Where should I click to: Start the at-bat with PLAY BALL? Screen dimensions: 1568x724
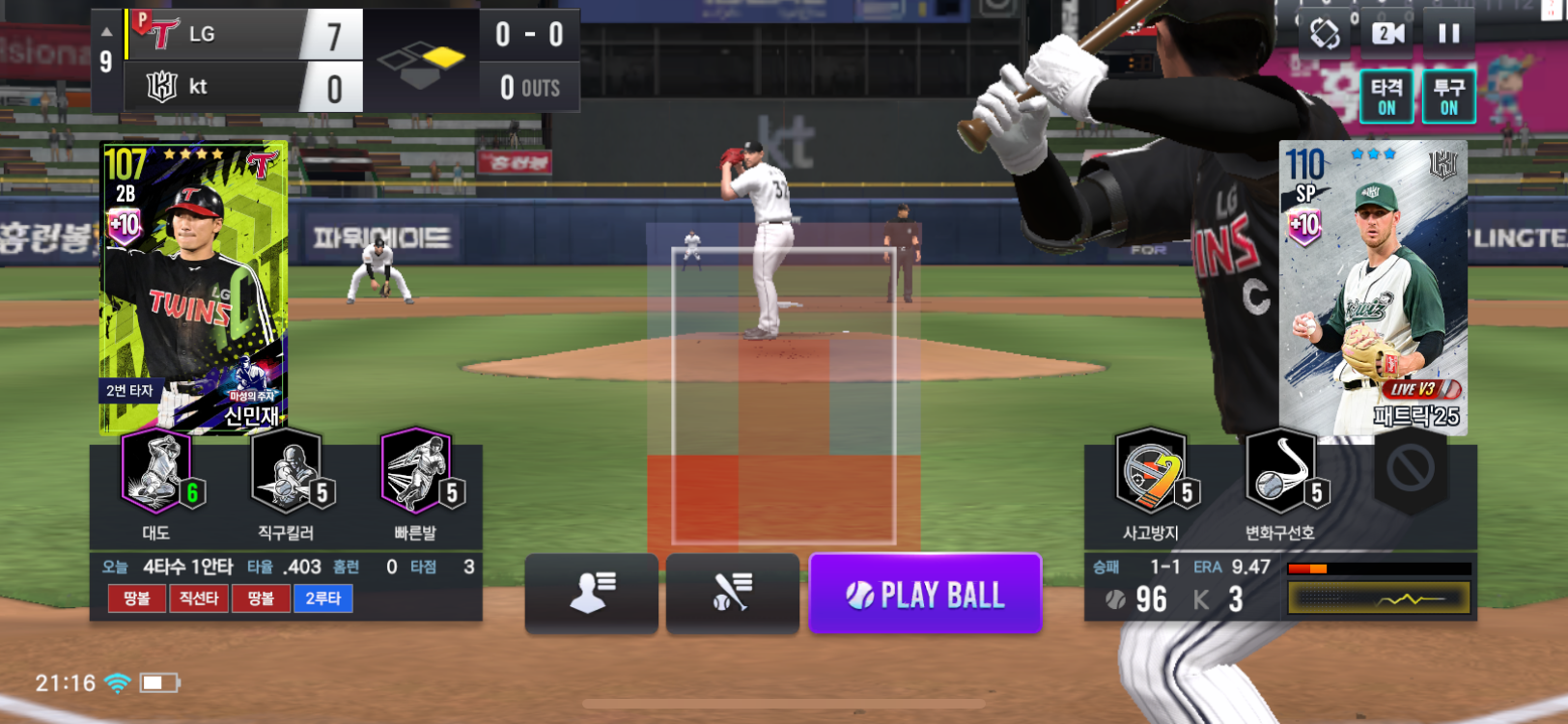(x=925, y=594)
